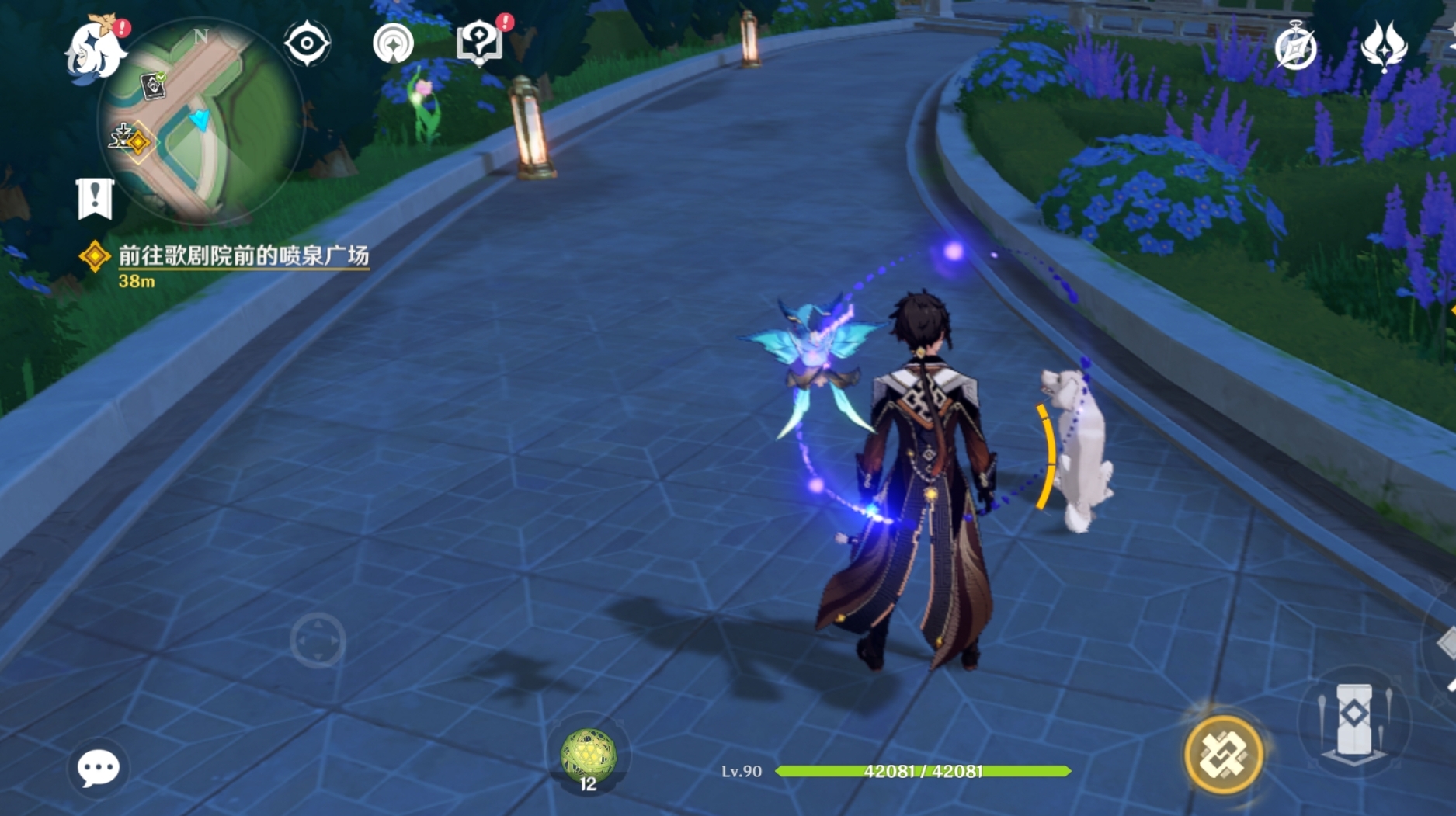Select the fountain plaza quest tracker
Screen dimensions: 1456x816
click(242, 256)
